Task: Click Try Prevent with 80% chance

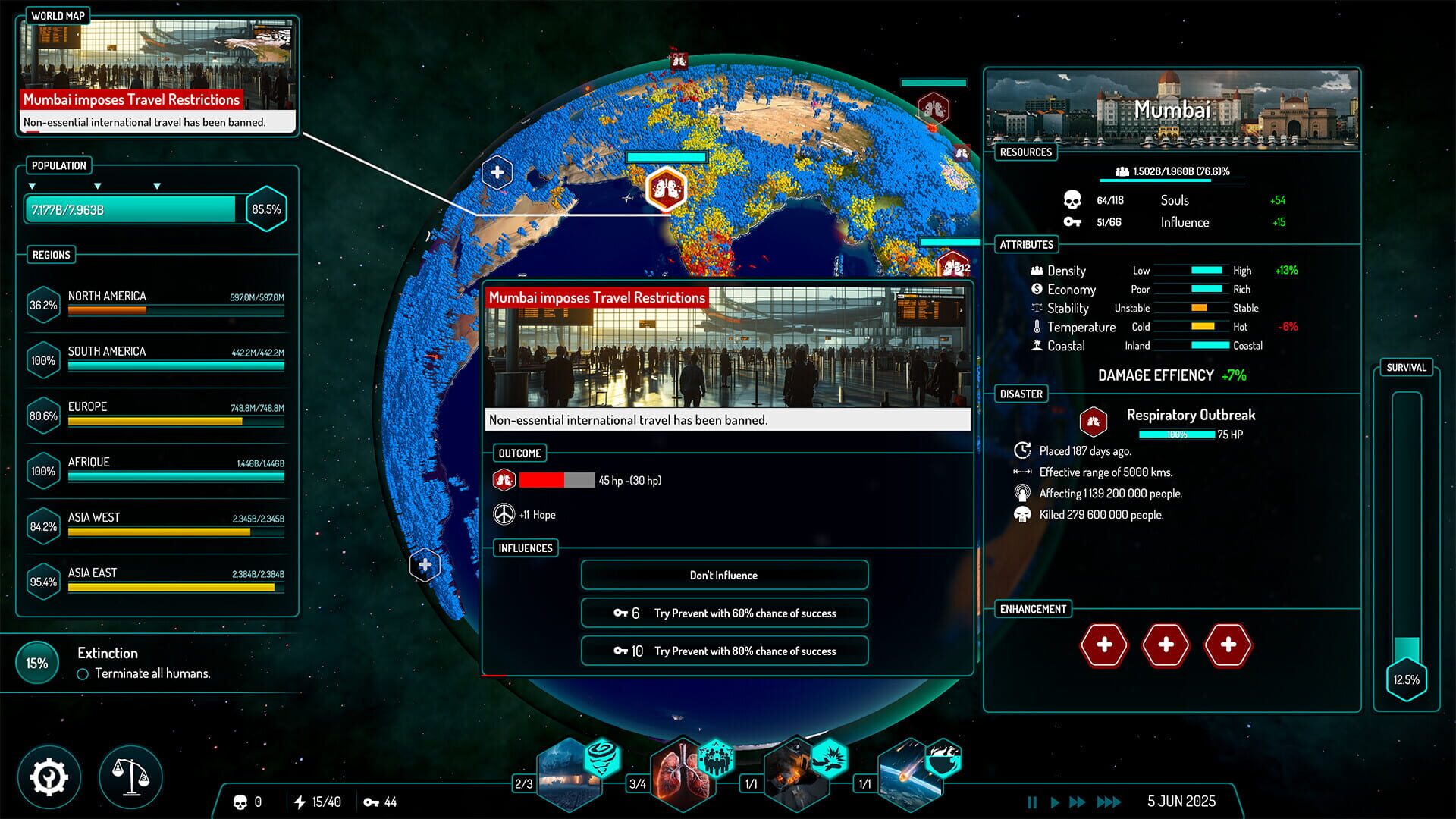Action: [724, 651]
